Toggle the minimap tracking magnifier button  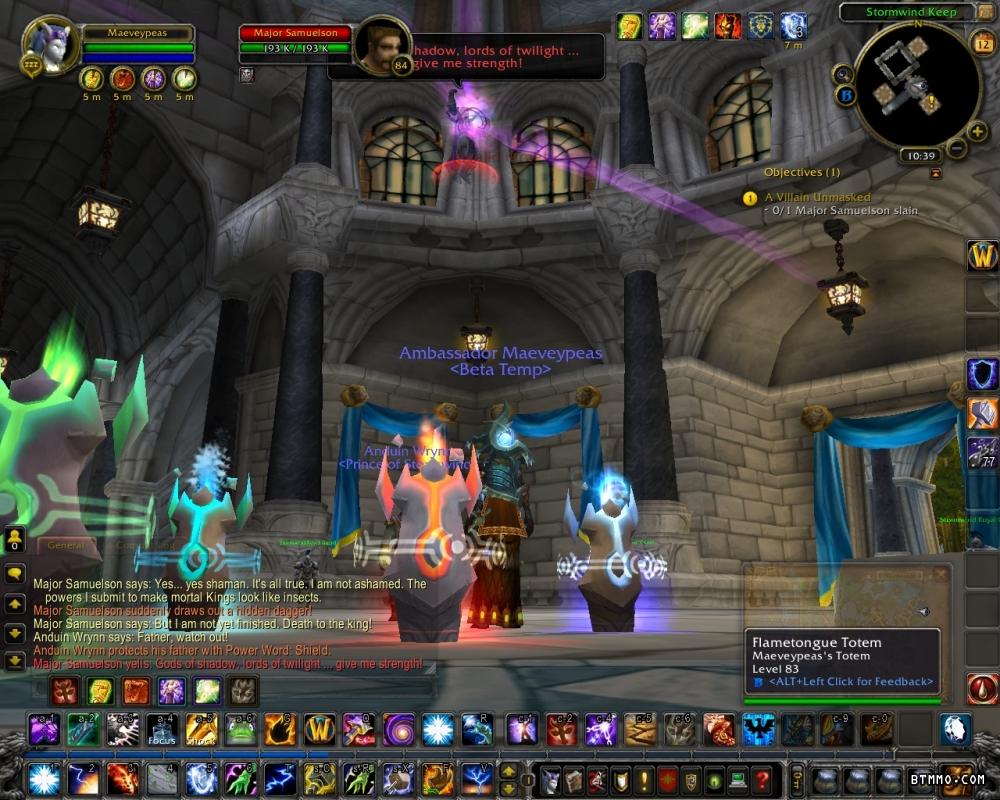[843, 74]
